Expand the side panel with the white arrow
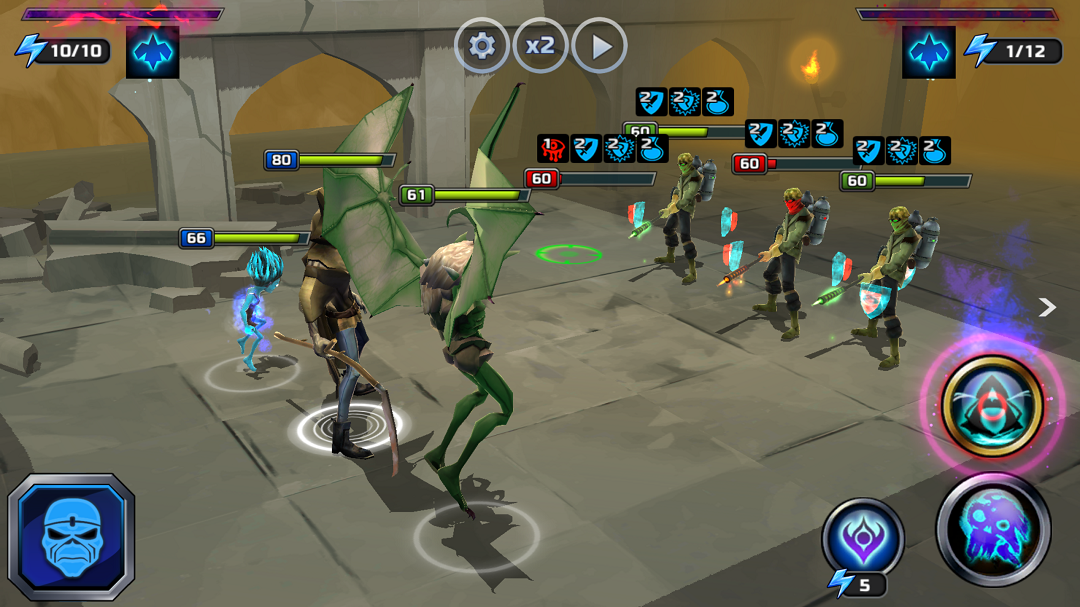Screen dimensions: 1080x607 click(1047, 307)
